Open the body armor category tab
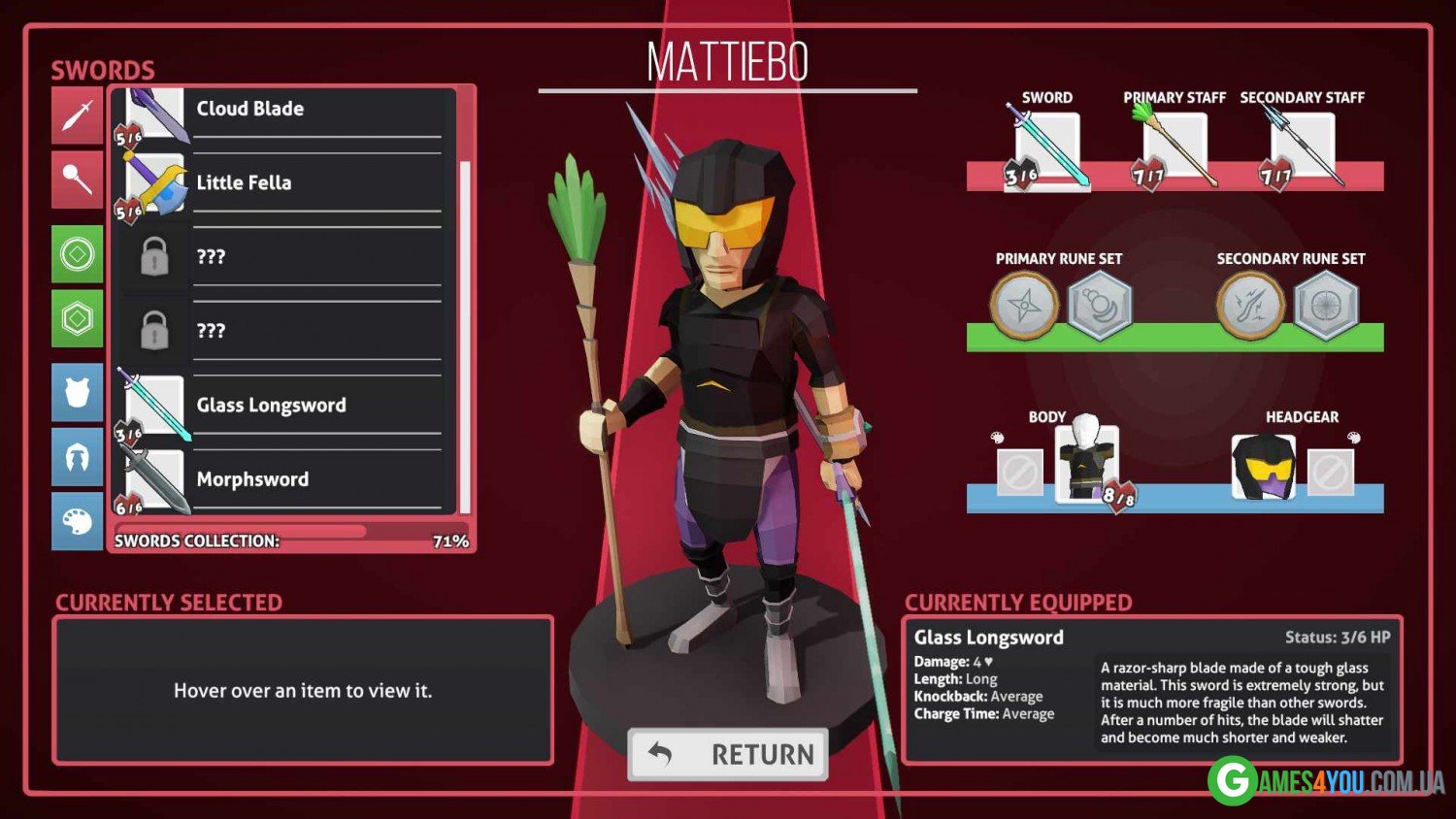The image size is (1456, 819). 77,393
